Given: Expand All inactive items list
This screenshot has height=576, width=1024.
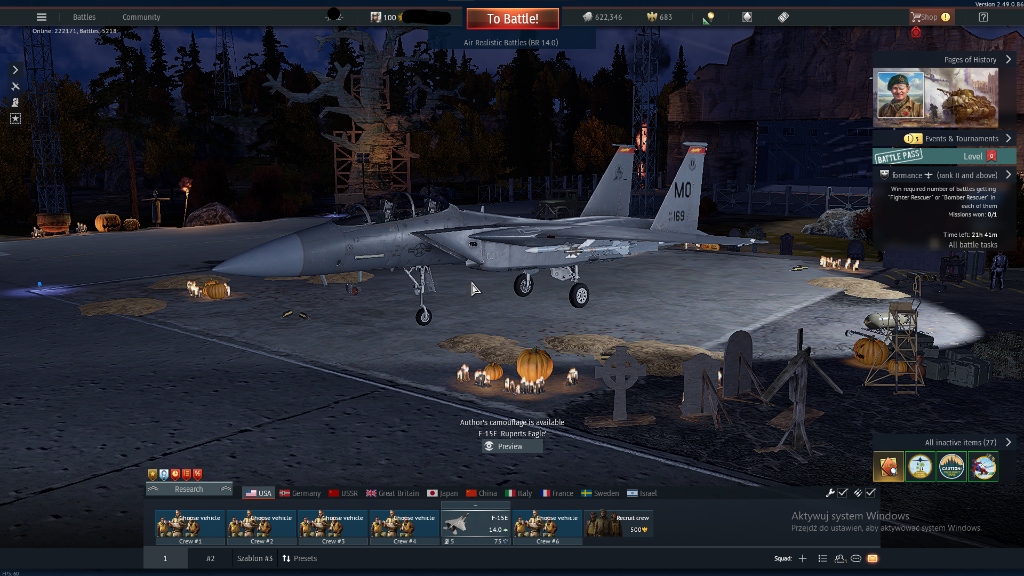Looking at the screenshot, I should point(966,442).
